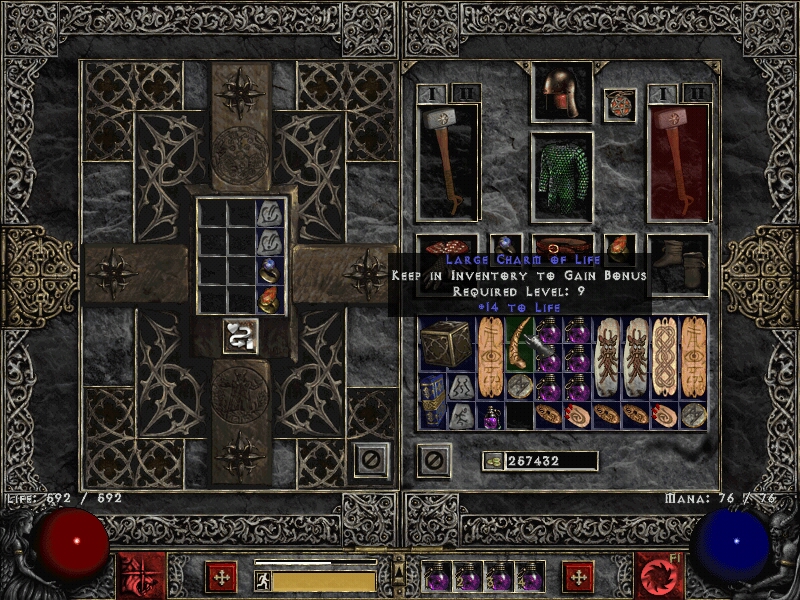Image resolution: width=800 pixels, height=600 pixels.
Task: Click the cube's Transmute button
Action: (240, 336)
